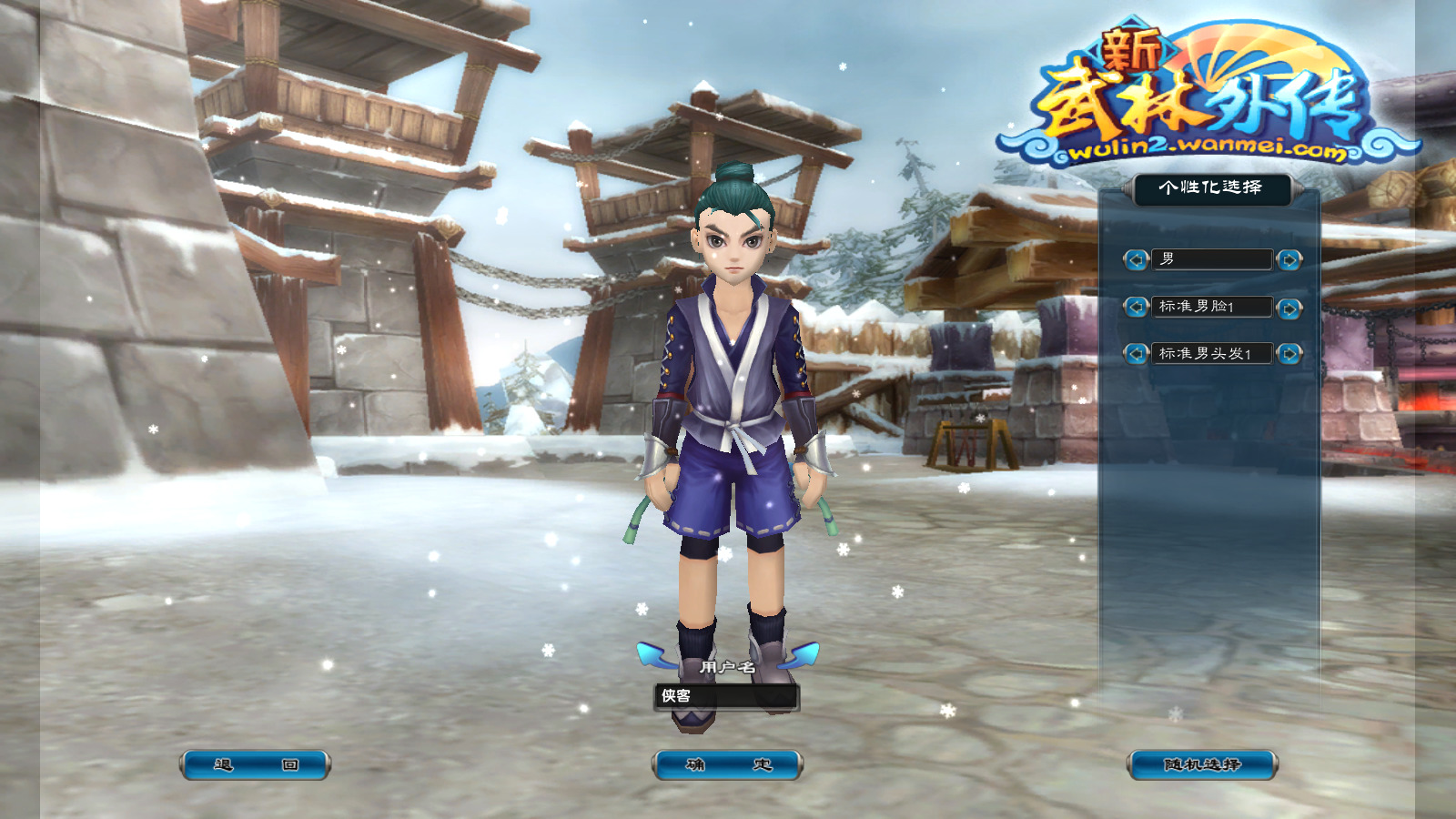Choose previous hairstyle with left arrow
This screenshot has width=1456, height=819.
click(x=1136, y=353)
